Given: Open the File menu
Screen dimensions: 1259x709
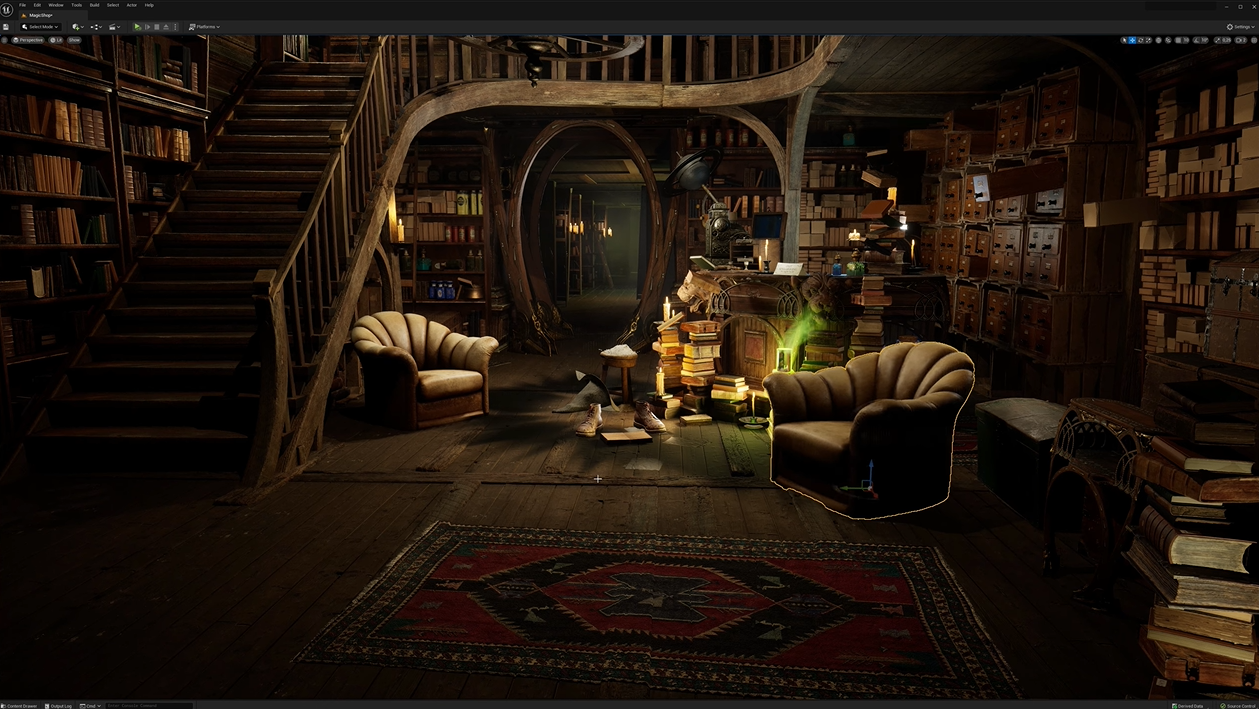Looking at the screenshot, I should 22,5.
